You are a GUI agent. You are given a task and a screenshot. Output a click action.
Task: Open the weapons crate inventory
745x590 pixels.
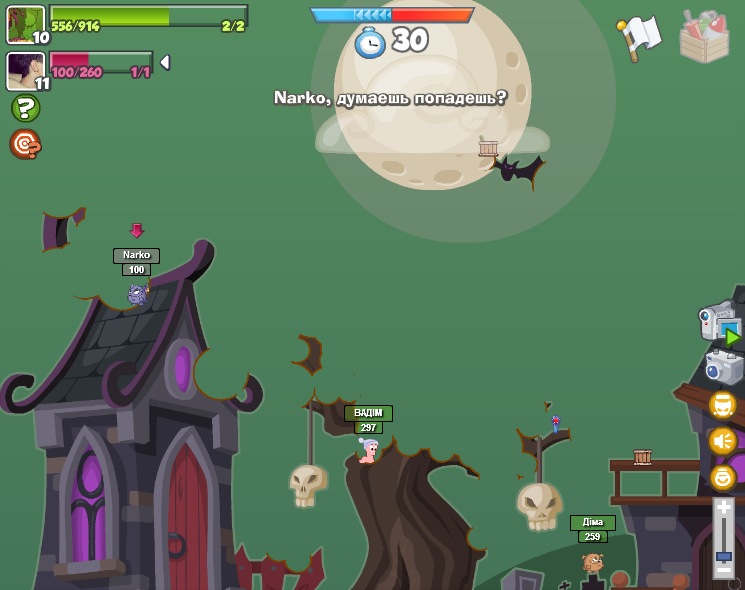point(704,38)
